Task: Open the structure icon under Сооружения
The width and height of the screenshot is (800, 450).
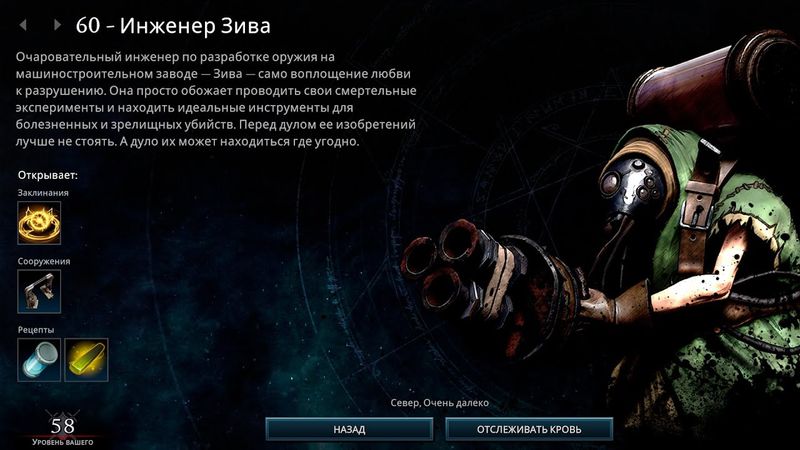Action: tap(39, 291)
